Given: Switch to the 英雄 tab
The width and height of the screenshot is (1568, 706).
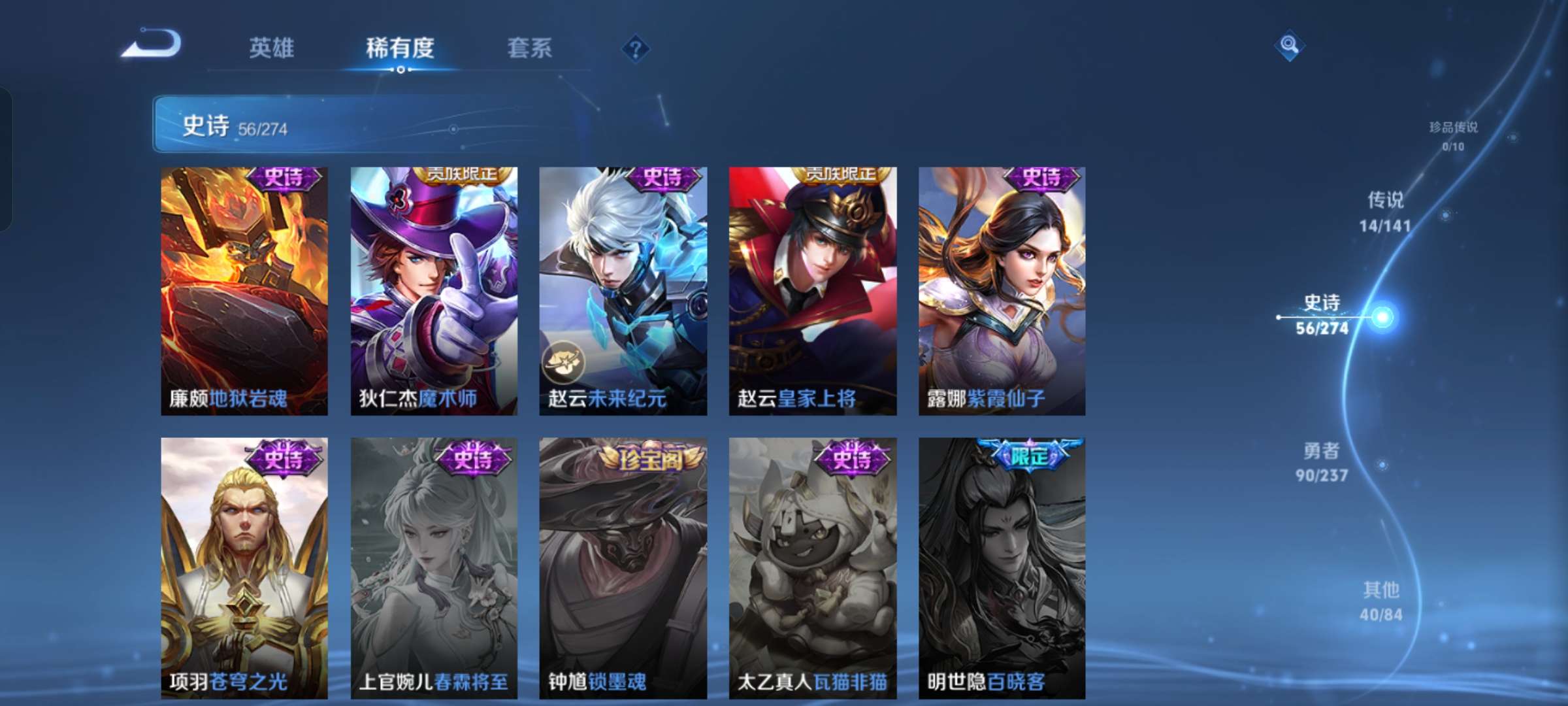Looking at the screenshot, I should point(273,48).
